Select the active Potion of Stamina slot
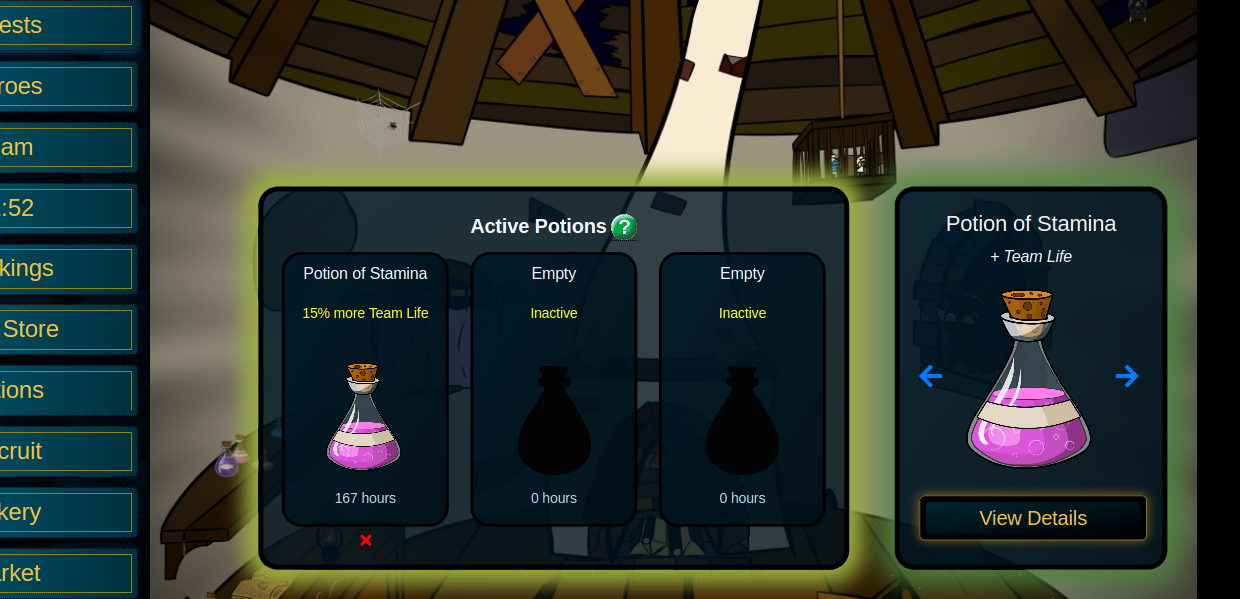1240x599 pixels. click(x=365, y=390)
